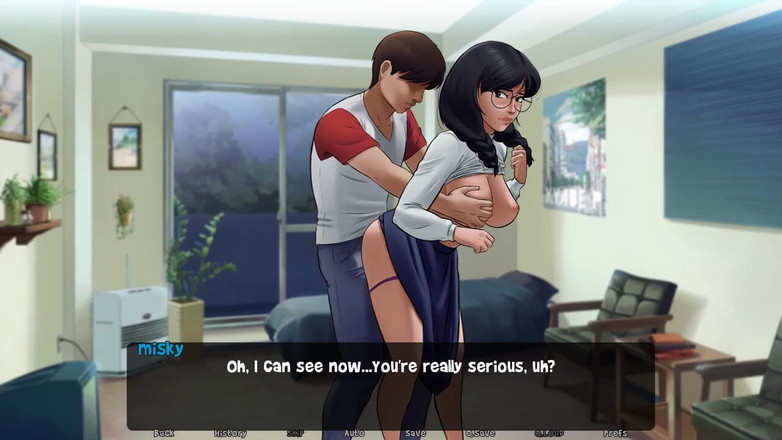The width and height of the screenshot is (782, 440).
Task: Open the dialogue History log
Action: [x=229, y=434]
